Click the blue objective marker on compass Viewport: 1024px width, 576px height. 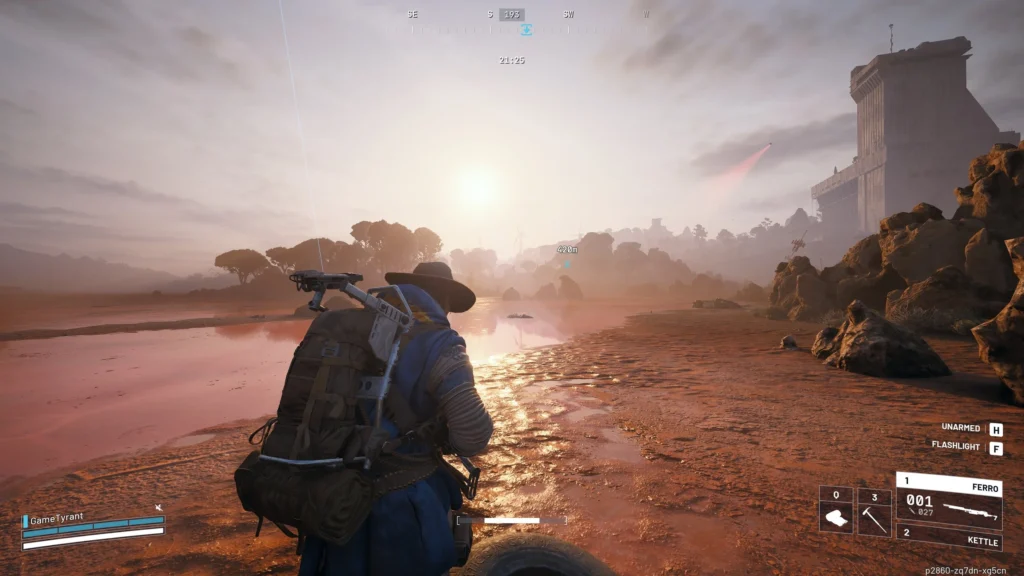pyautogui.click(x=527, y=30)
